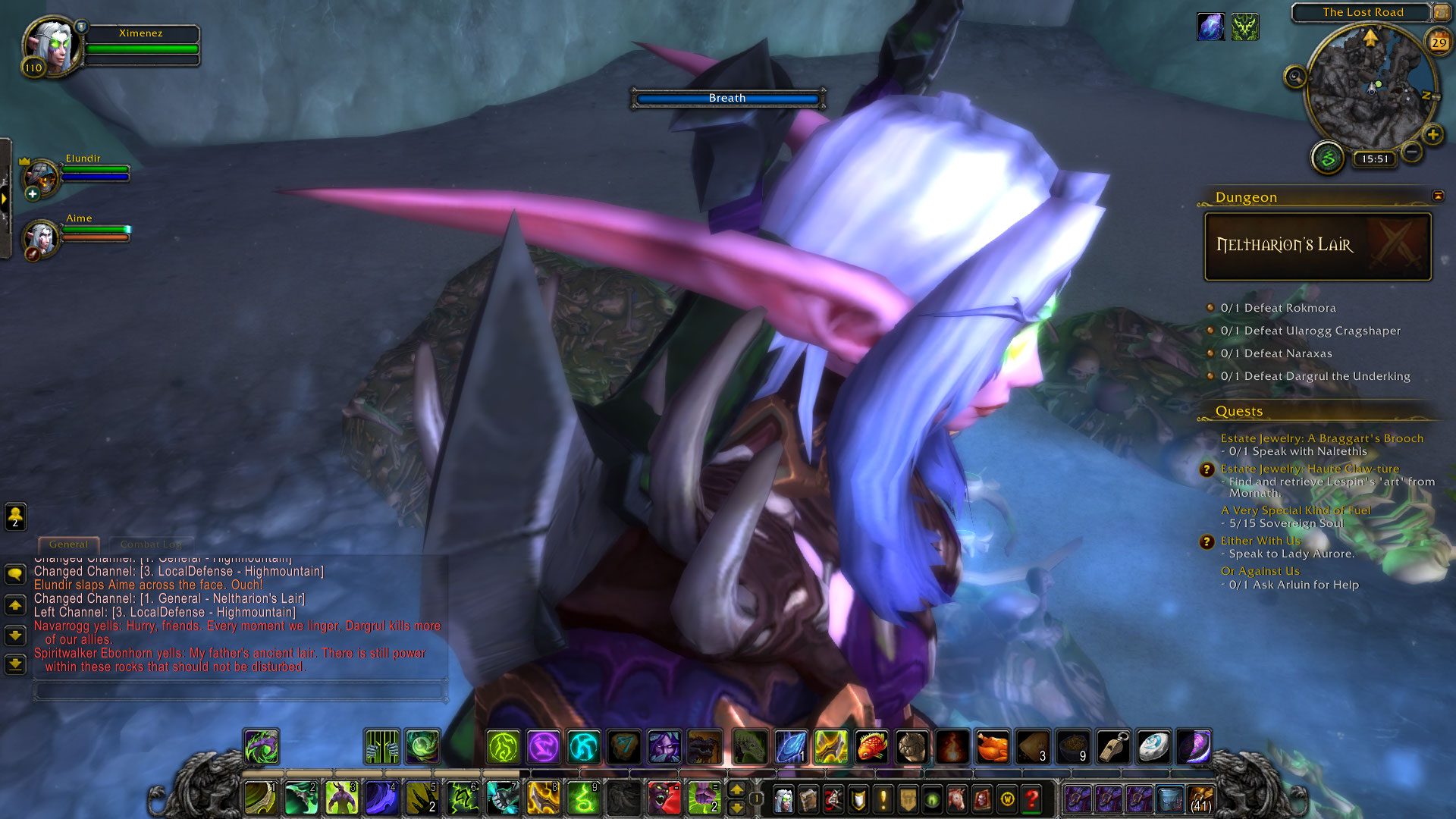The width and height of the screenshot is (1456, 819).
Task: Click the minimap zoom-in plus button
Action: 1432,135
